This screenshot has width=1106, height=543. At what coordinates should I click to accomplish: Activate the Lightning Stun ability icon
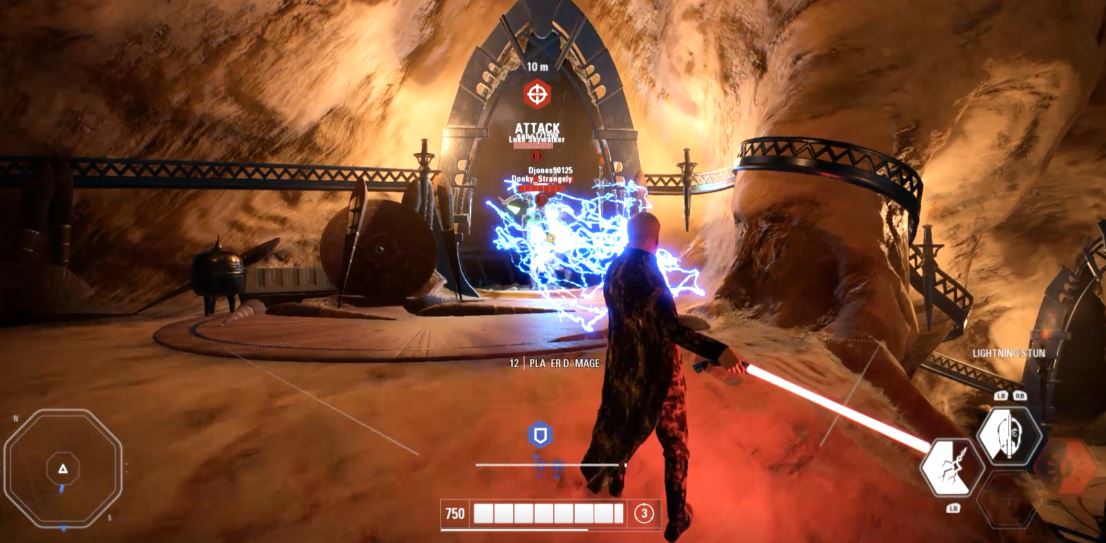point(951,467)
